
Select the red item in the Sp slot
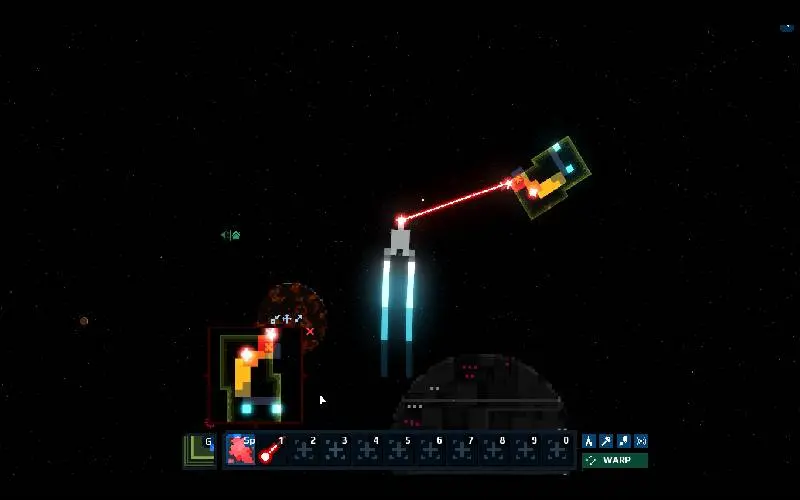pyautogui.click(x=240, y=450)
